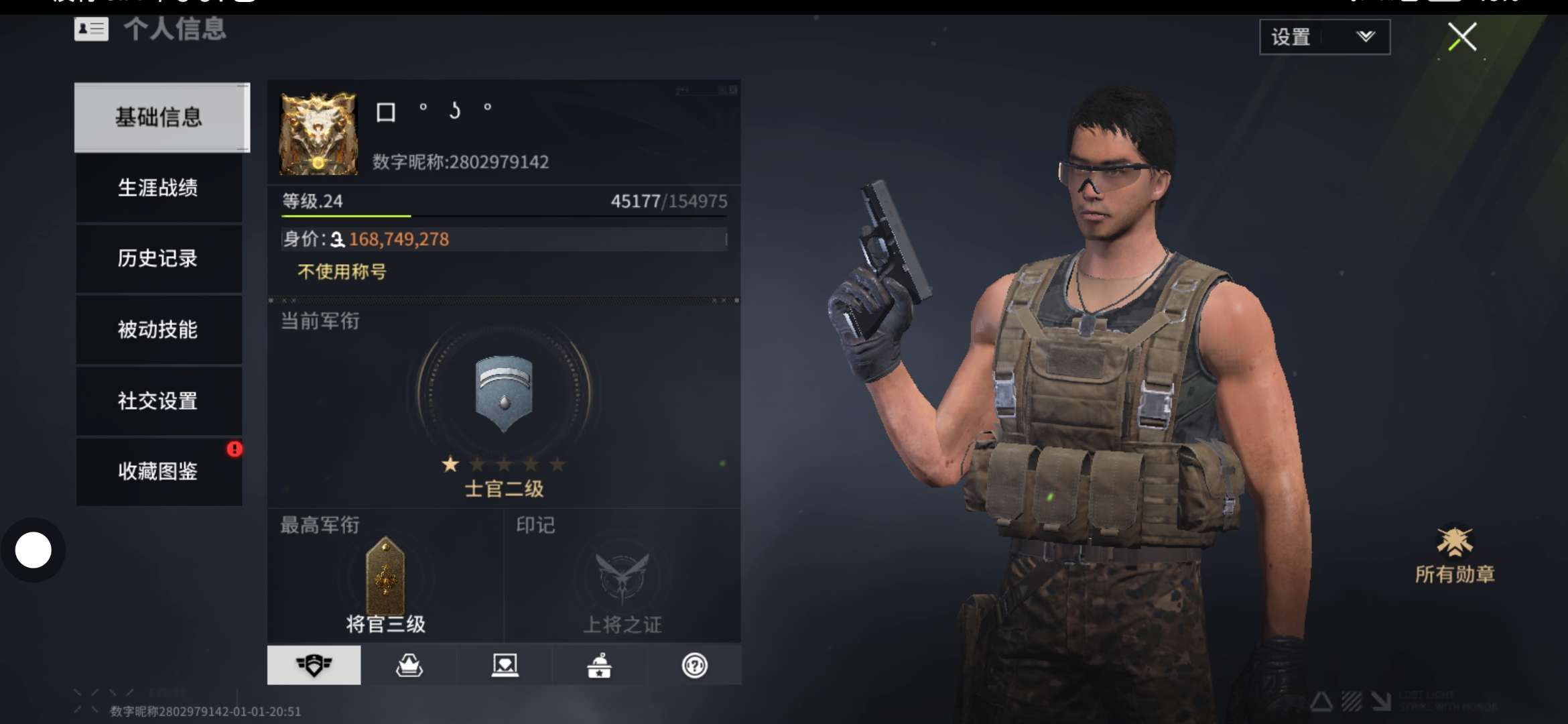Image resolution: width=1568 pixels, height=724 pixels.
Task: Open the question mark help tab
Action: click(694, 665)
